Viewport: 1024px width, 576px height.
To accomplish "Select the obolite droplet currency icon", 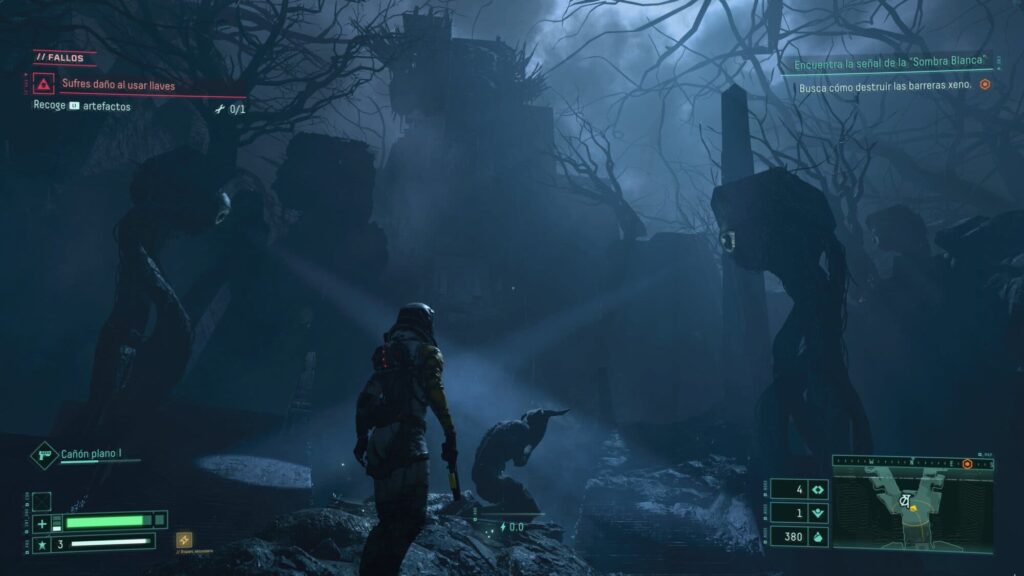I will point(818,536).
